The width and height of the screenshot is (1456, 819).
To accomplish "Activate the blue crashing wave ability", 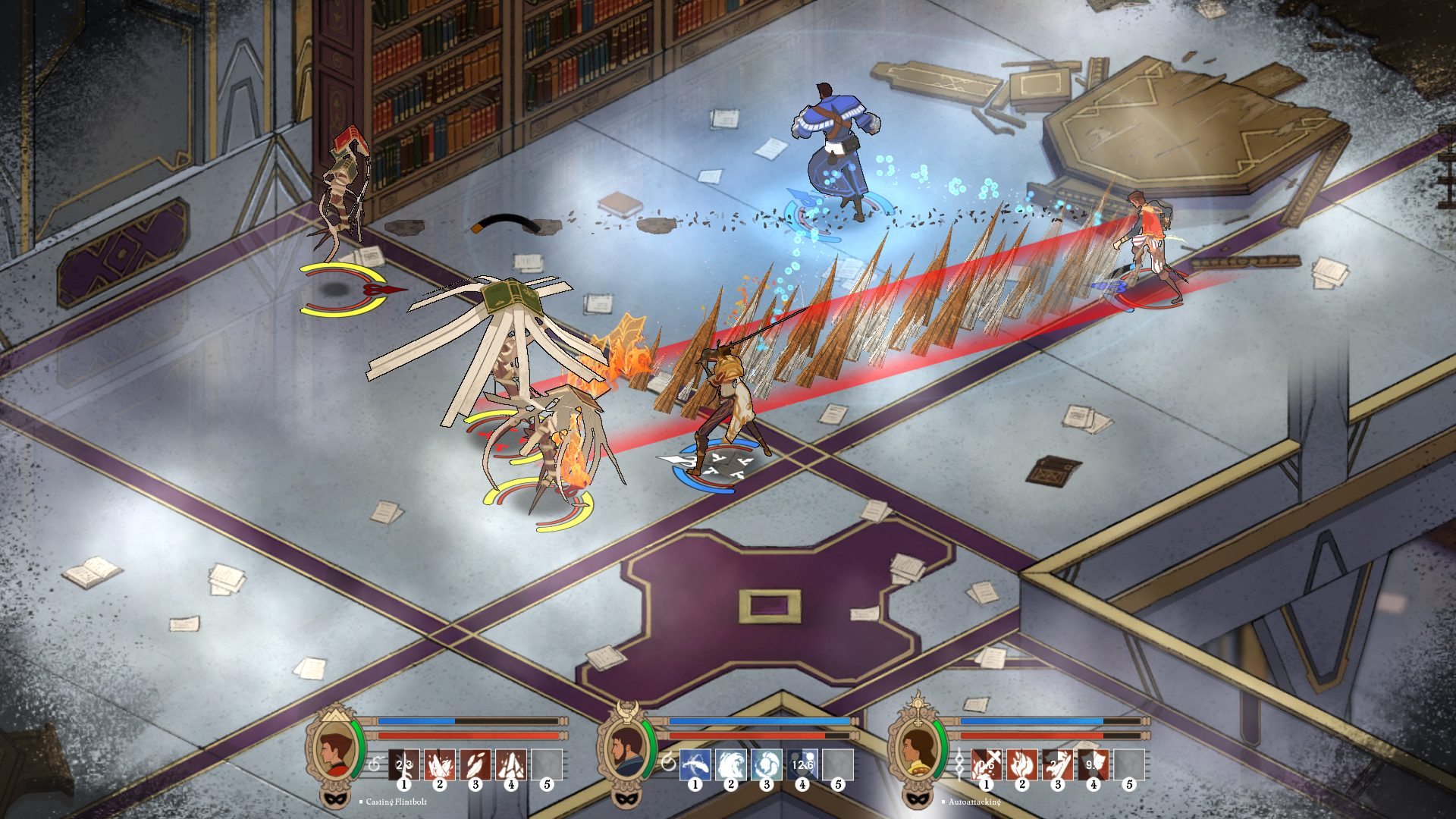I will 730,764.
